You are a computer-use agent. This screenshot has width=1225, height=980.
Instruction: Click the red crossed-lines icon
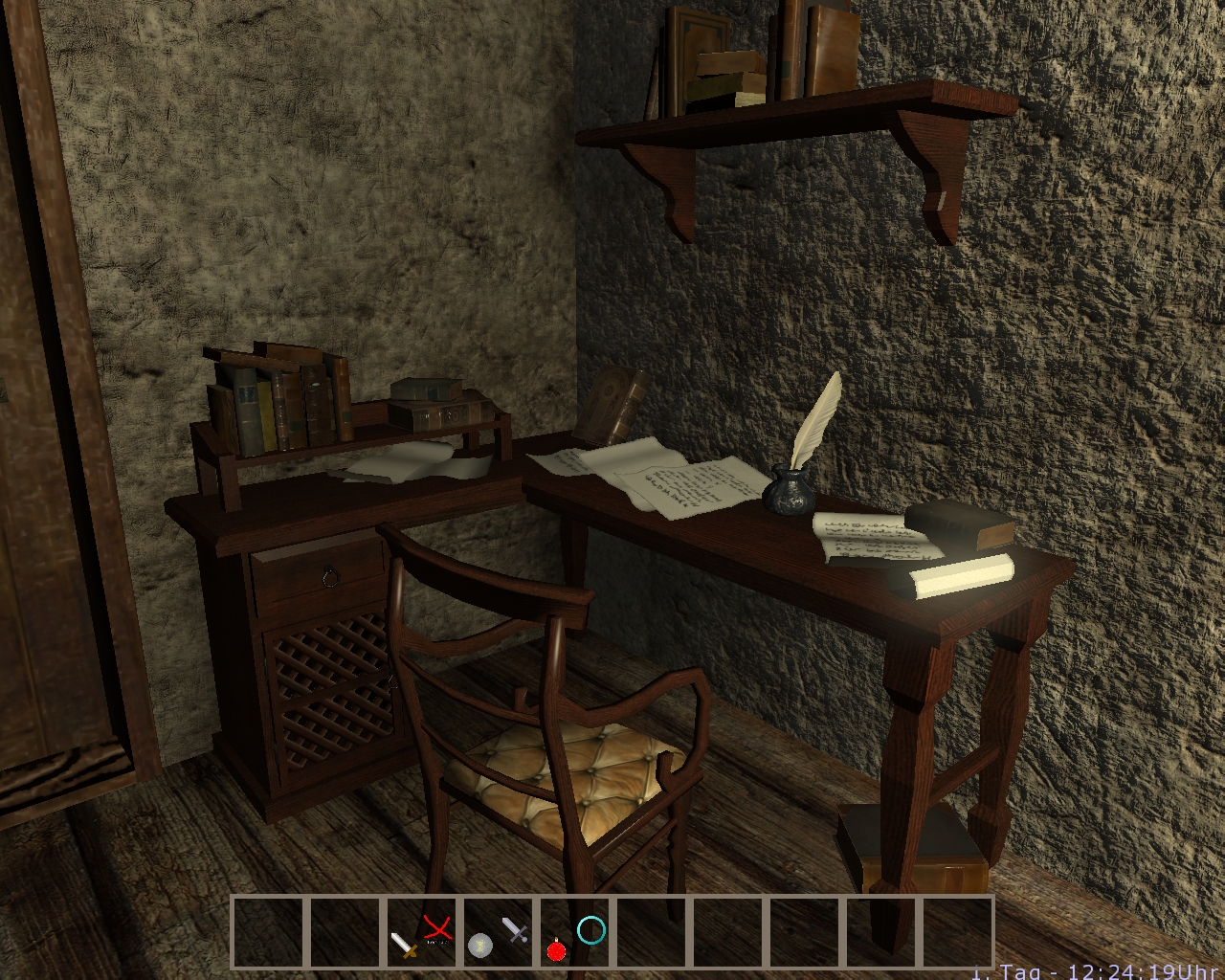437,928
